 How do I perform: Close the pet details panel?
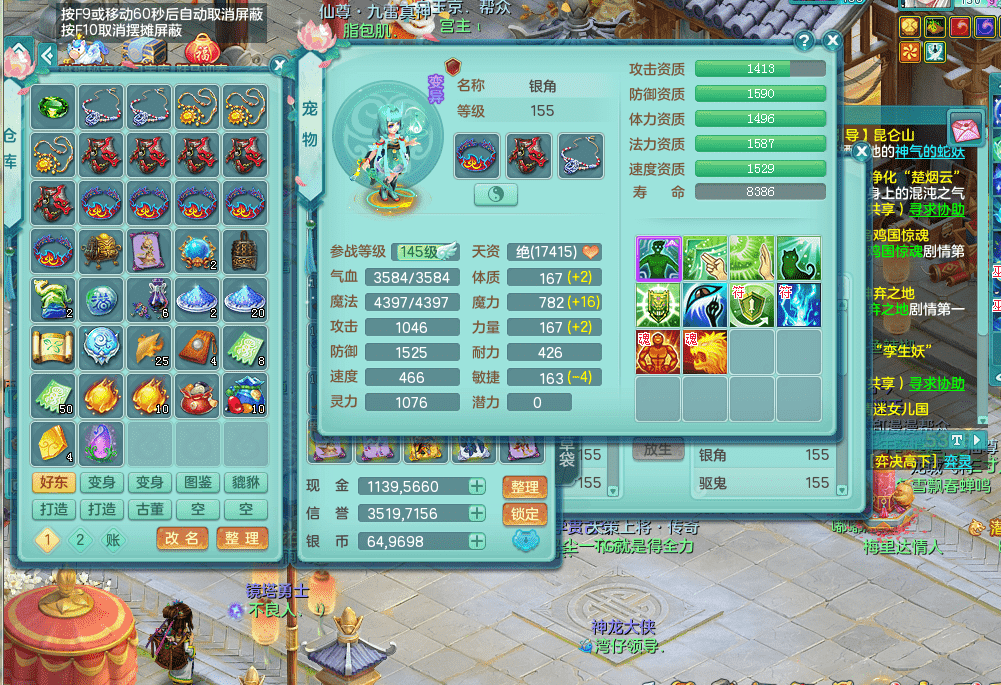[x=832, y=41]
